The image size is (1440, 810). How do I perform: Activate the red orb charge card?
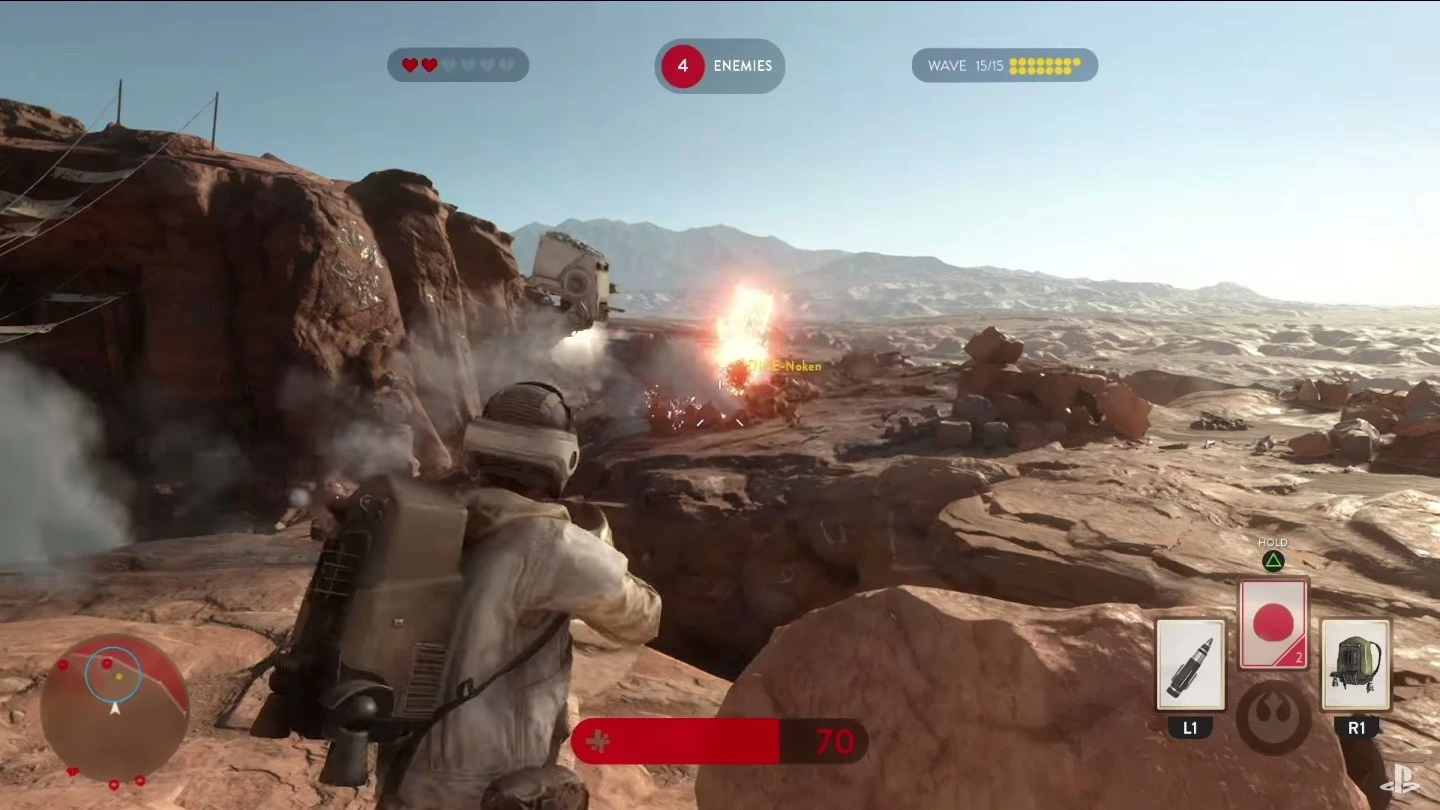point(1273,623)
